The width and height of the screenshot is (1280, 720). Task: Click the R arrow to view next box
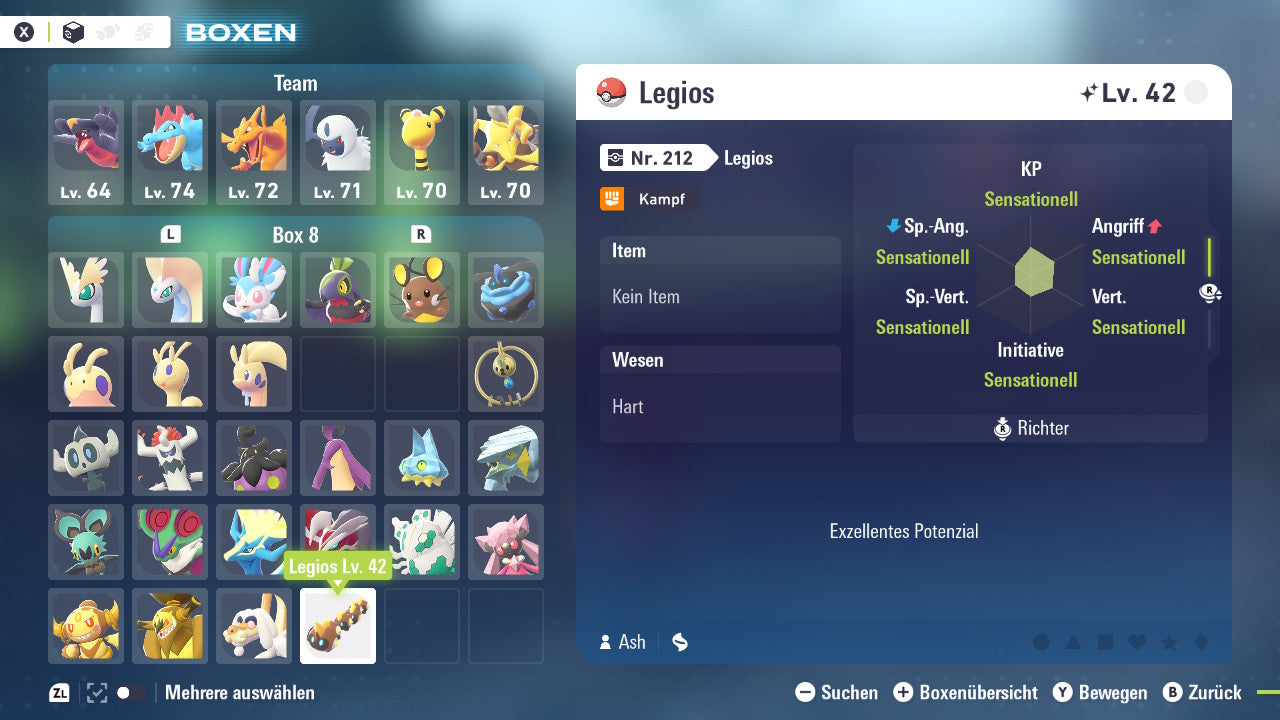coord(419,232)
